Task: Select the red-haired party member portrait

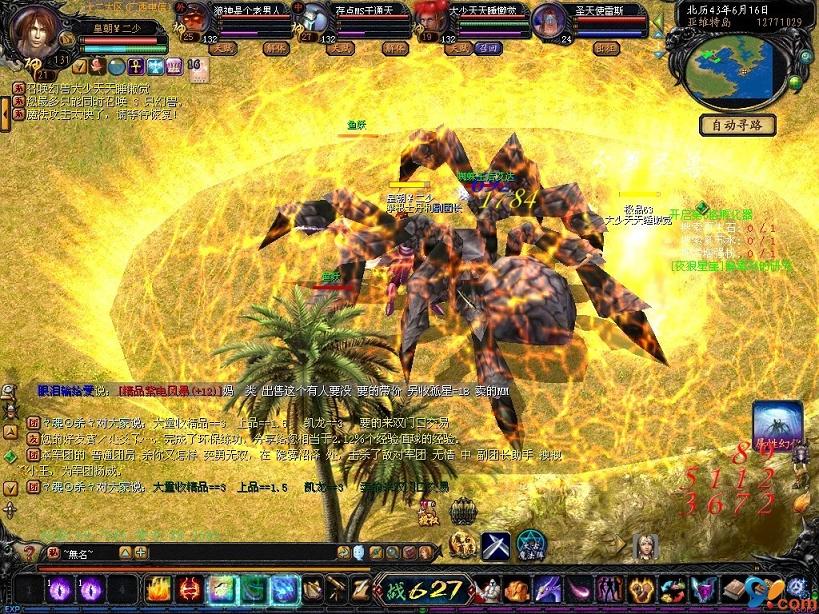Action: (x=428, y=18)
